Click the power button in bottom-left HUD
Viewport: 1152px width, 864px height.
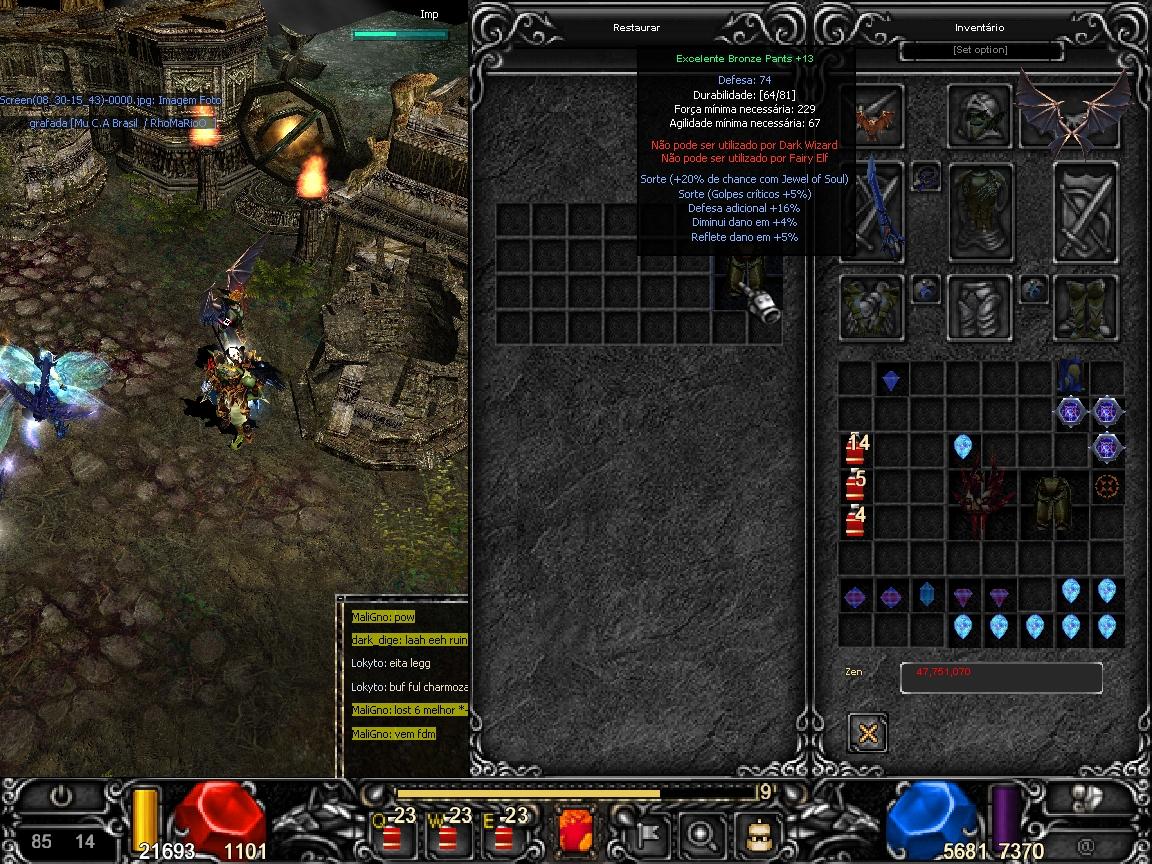pos(62,798)
